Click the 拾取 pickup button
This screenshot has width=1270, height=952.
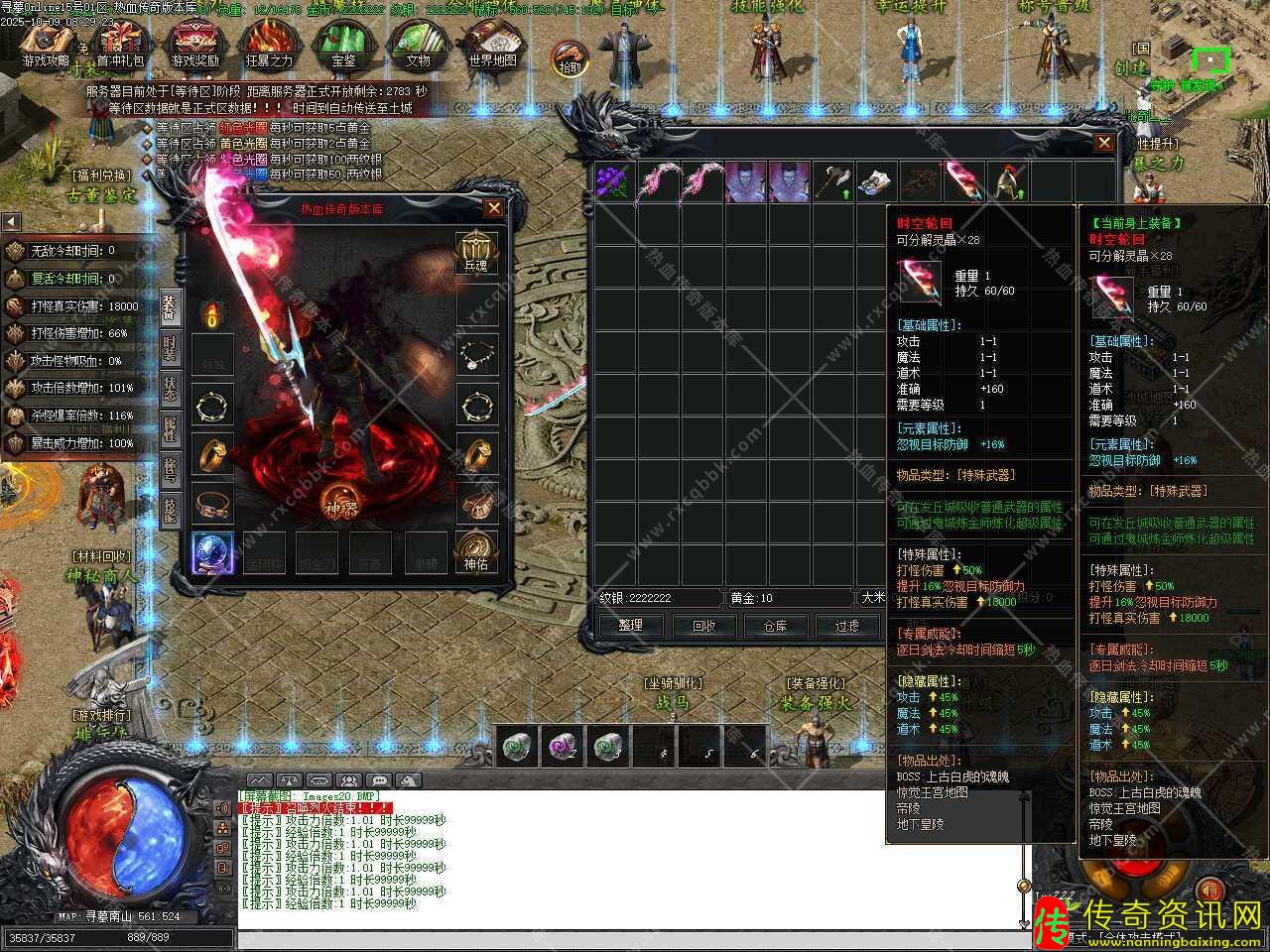570,59
